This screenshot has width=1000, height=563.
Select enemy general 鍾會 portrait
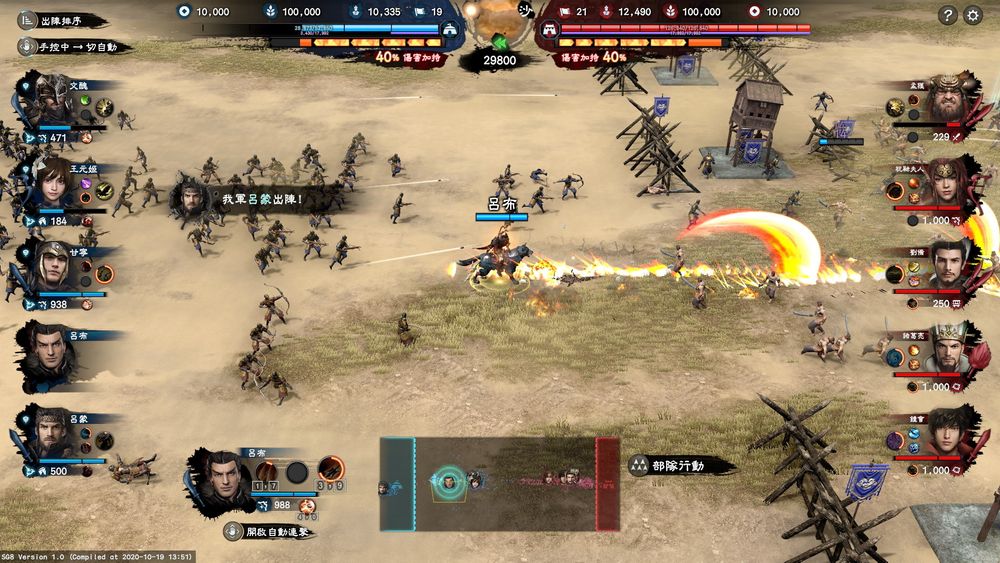[x=946, y=432]
